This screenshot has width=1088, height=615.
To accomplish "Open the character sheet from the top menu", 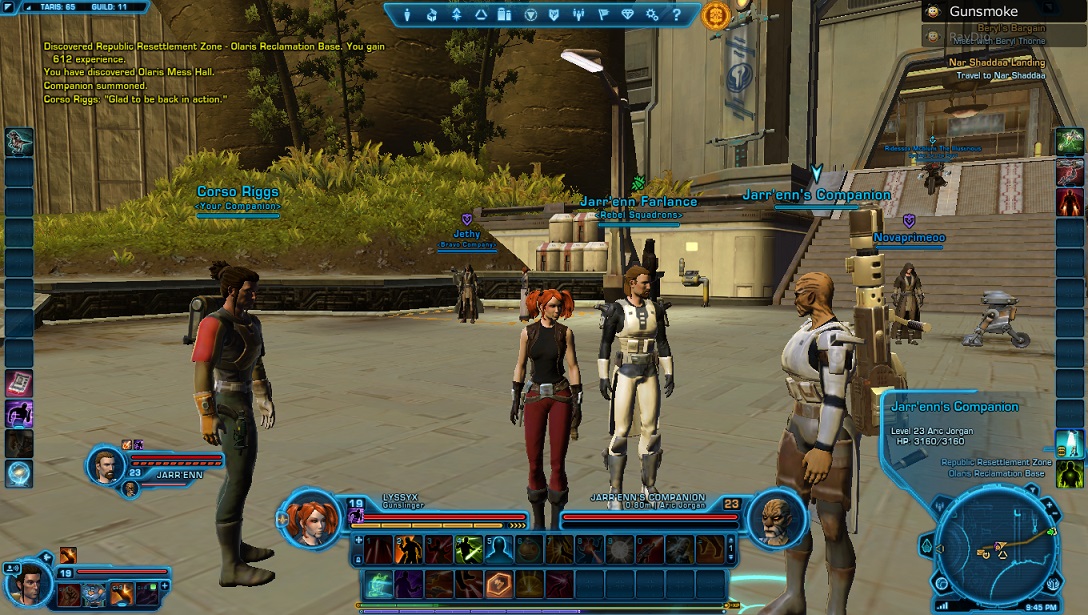I will tap(407, 15).
